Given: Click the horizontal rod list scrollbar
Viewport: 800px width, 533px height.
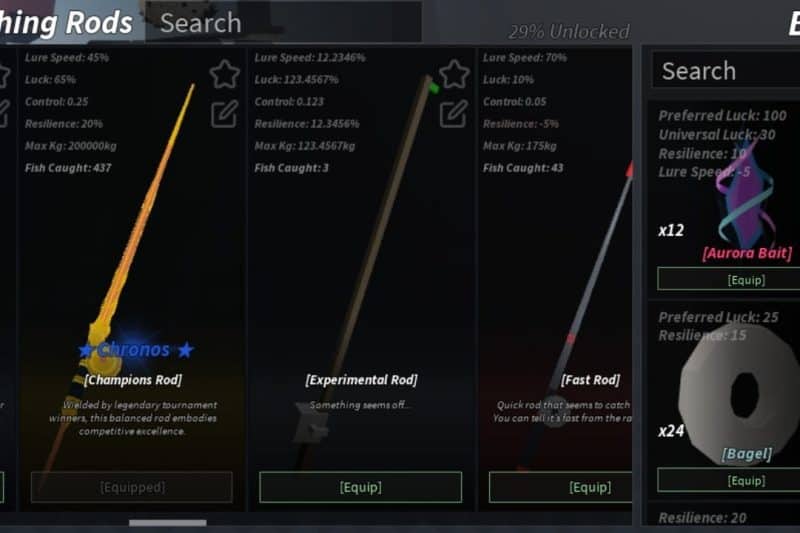Looking at the screenshot, I should (167, 522).
